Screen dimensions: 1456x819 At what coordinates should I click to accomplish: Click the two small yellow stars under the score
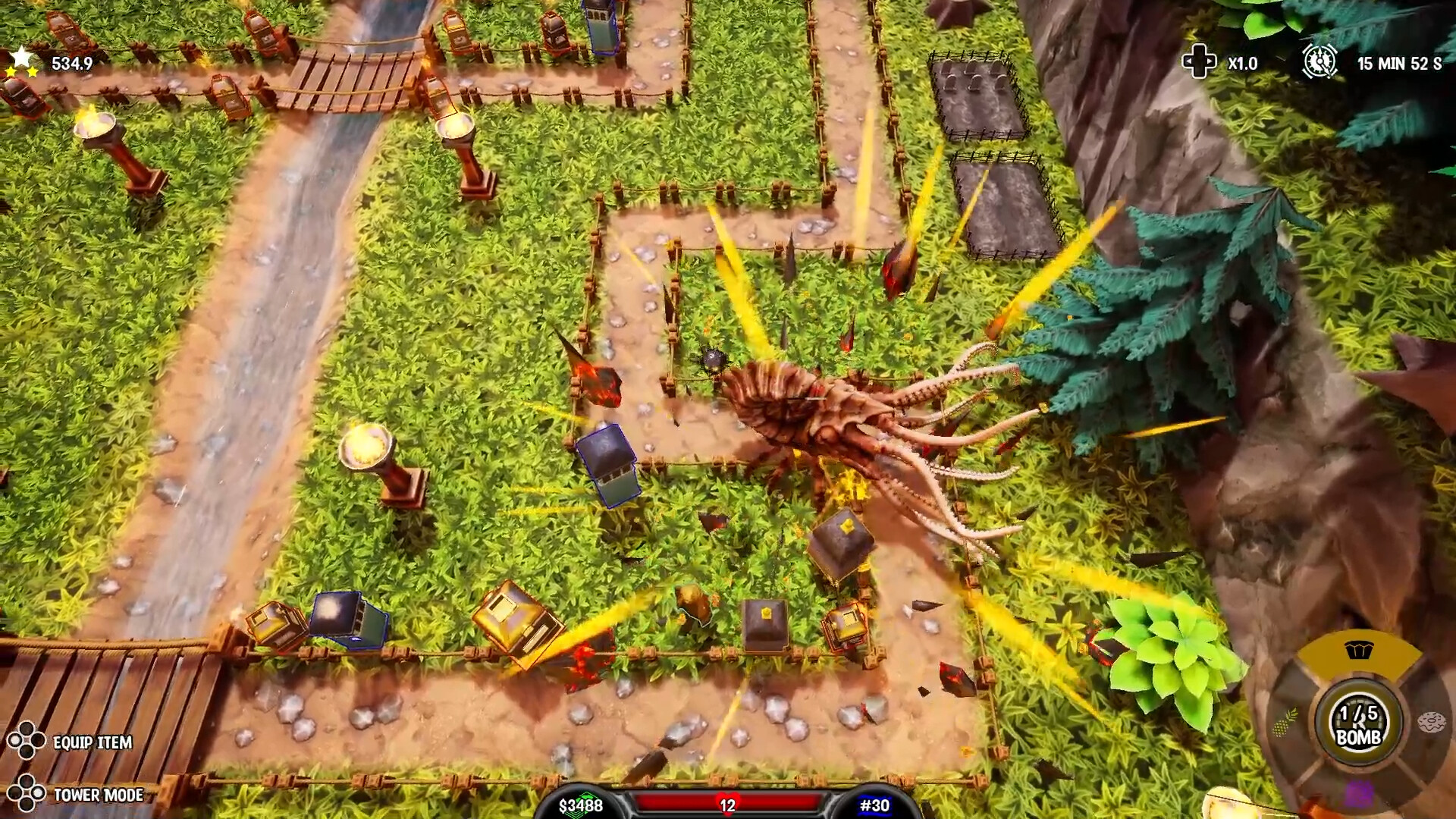pos(23,71)
